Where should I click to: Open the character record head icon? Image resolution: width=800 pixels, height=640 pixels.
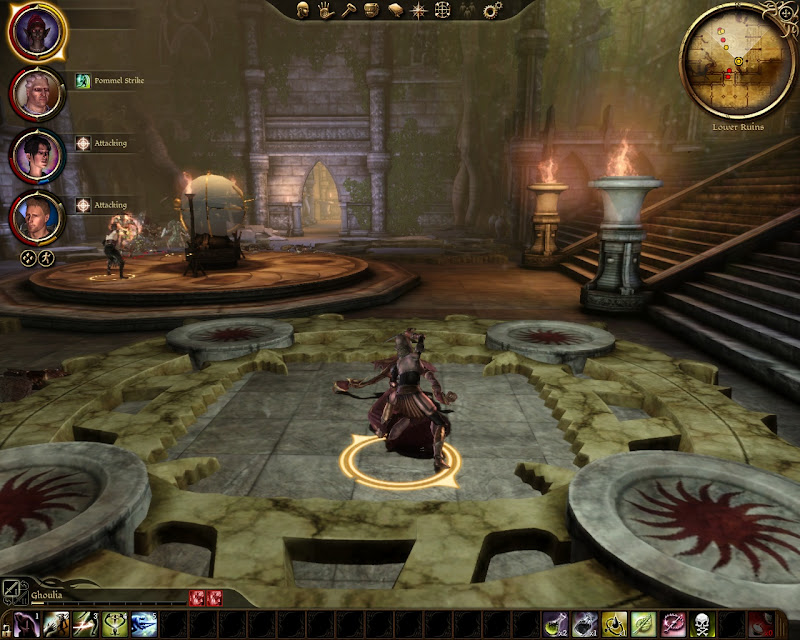[x=303, y=10]
